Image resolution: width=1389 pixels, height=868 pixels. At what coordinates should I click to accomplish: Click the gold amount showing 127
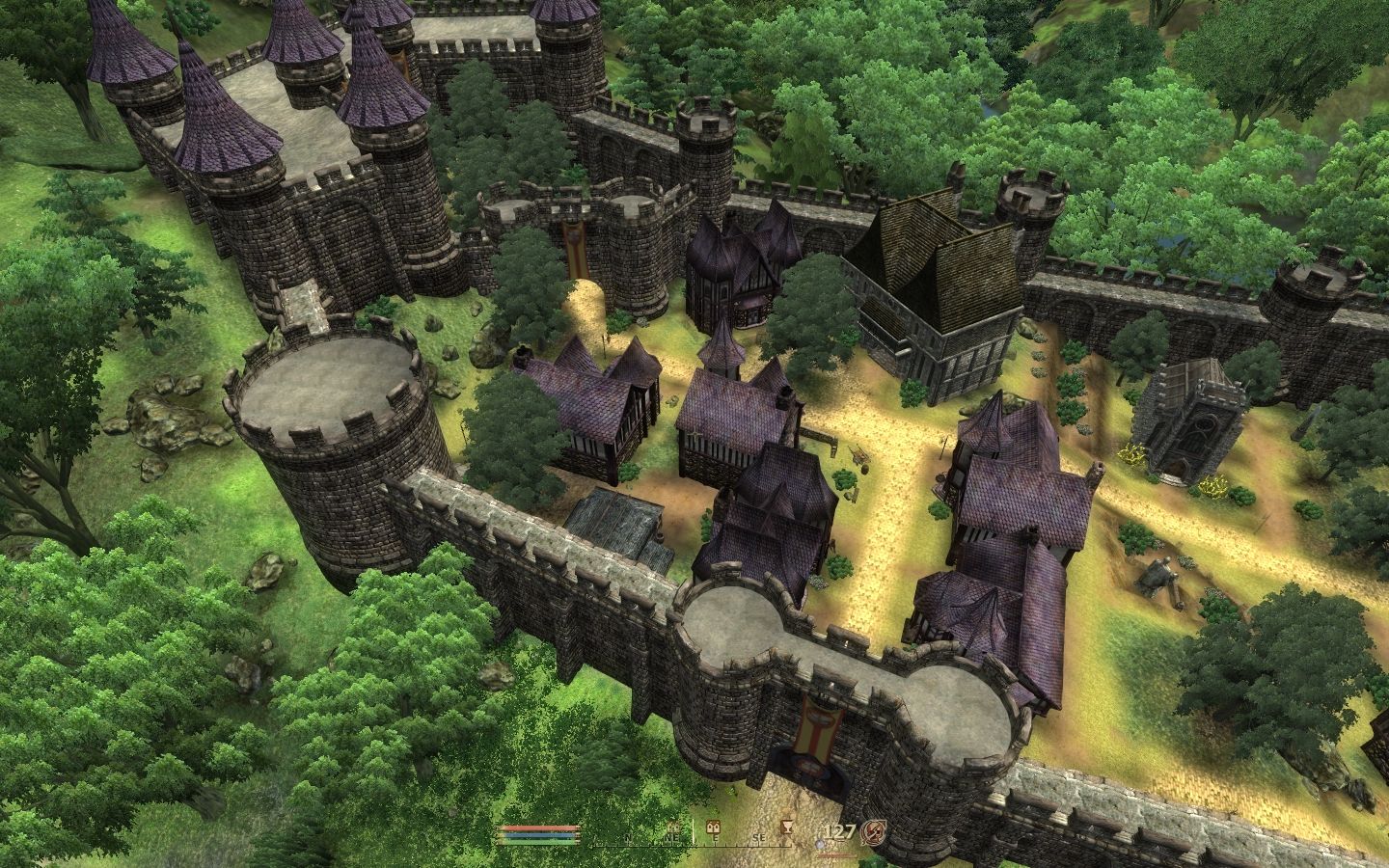[x=840, y=831]
